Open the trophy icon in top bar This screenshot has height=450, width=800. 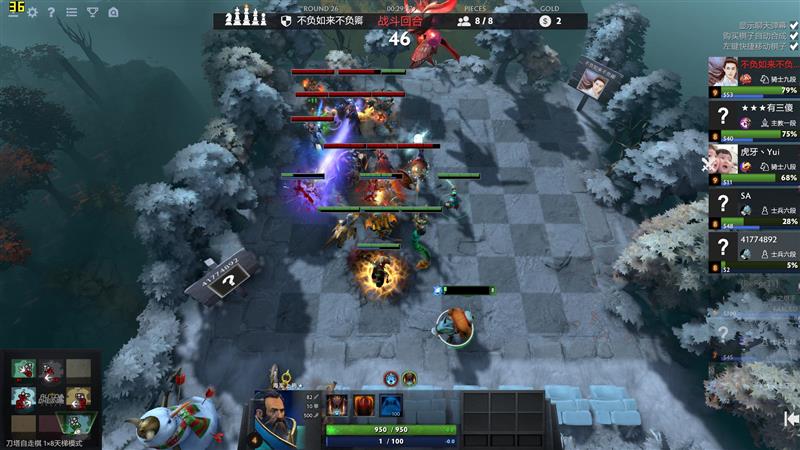92,13
